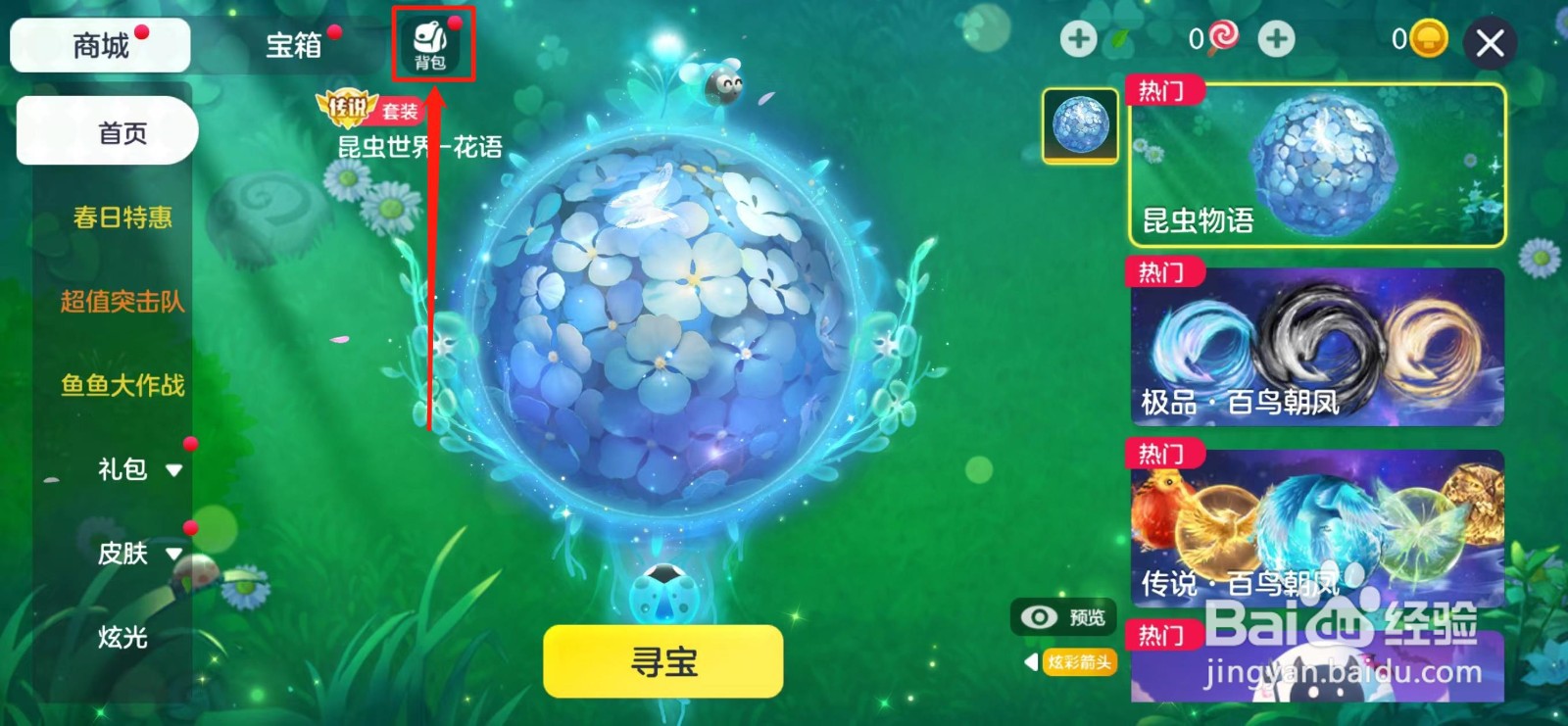Screen dimensions: 1568x726
Task: Click the yellow mushroom coin icon
Action: pos(1429,39)
